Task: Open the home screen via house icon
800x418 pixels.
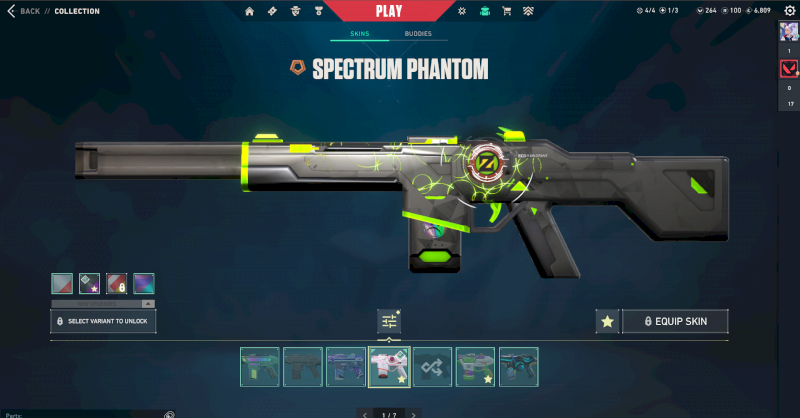Action: tap(250, 11)
